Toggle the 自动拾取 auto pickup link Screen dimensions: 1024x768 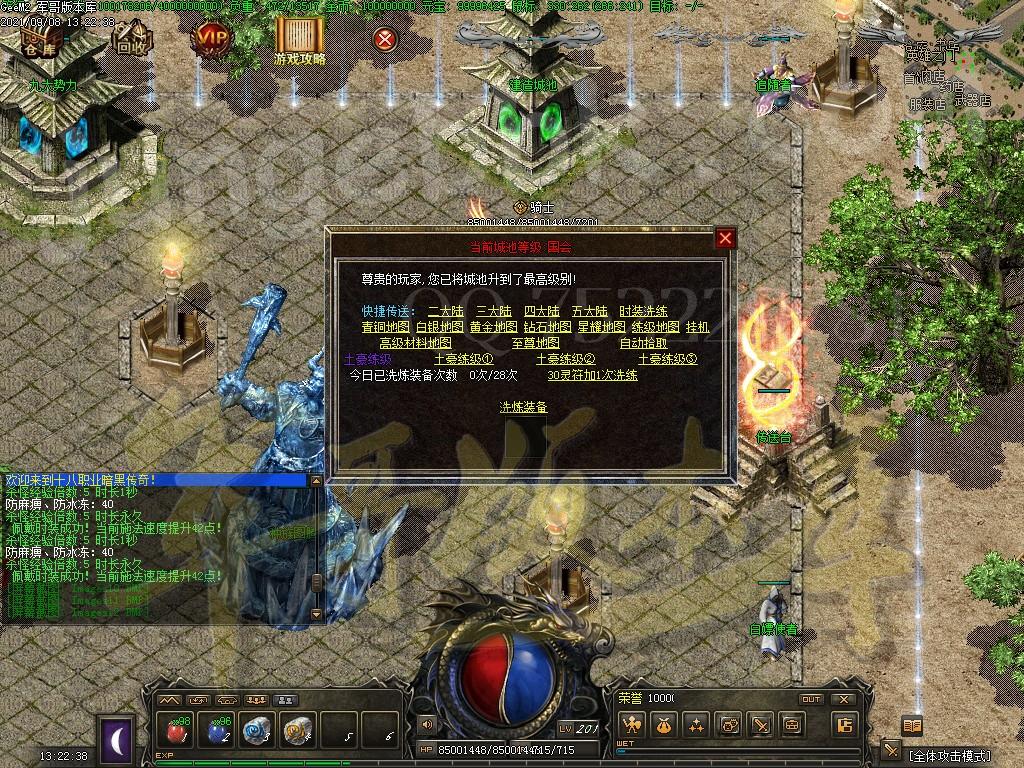click(643, 343)
